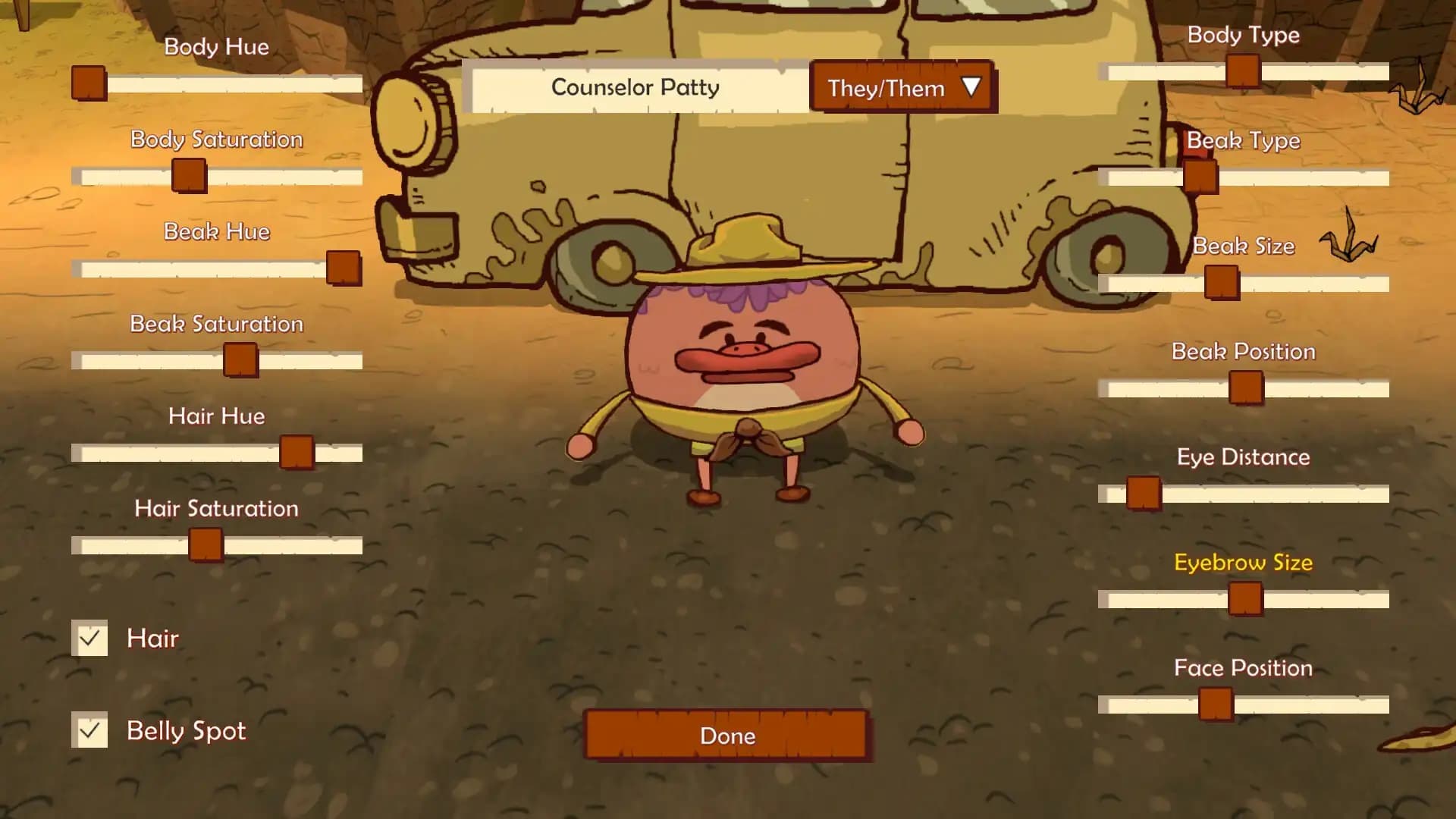Click the Beak Saturation slider handle
The image size is (1456, 819).
pyautogui.click(x=240, y=359)
